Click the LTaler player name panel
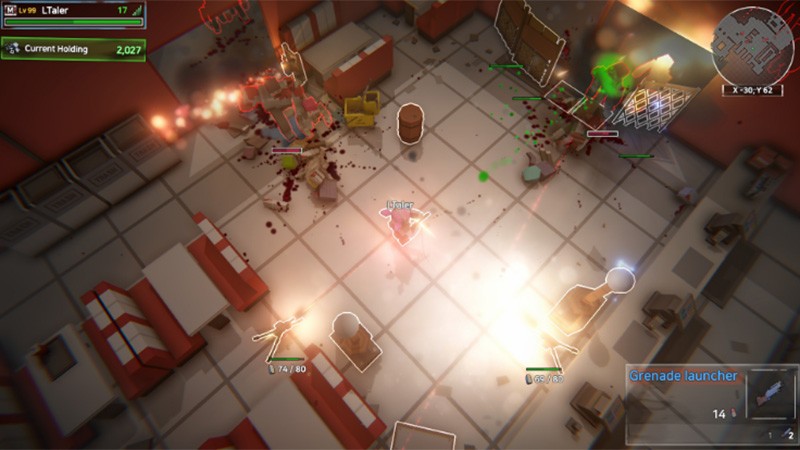 coord(73,14)
